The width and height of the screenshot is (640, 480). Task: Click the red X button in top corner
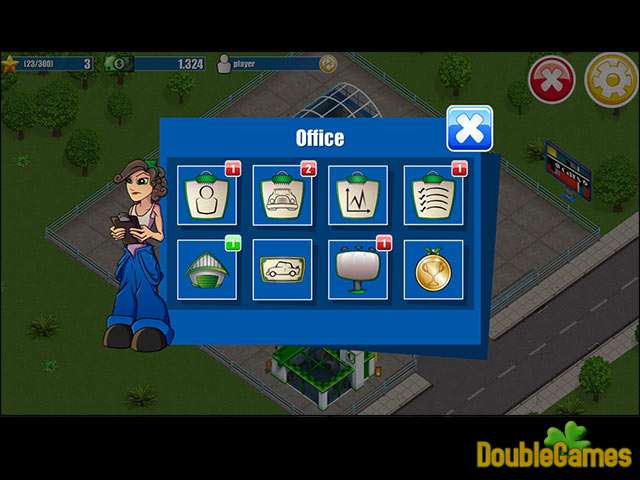tap(551, 81)
